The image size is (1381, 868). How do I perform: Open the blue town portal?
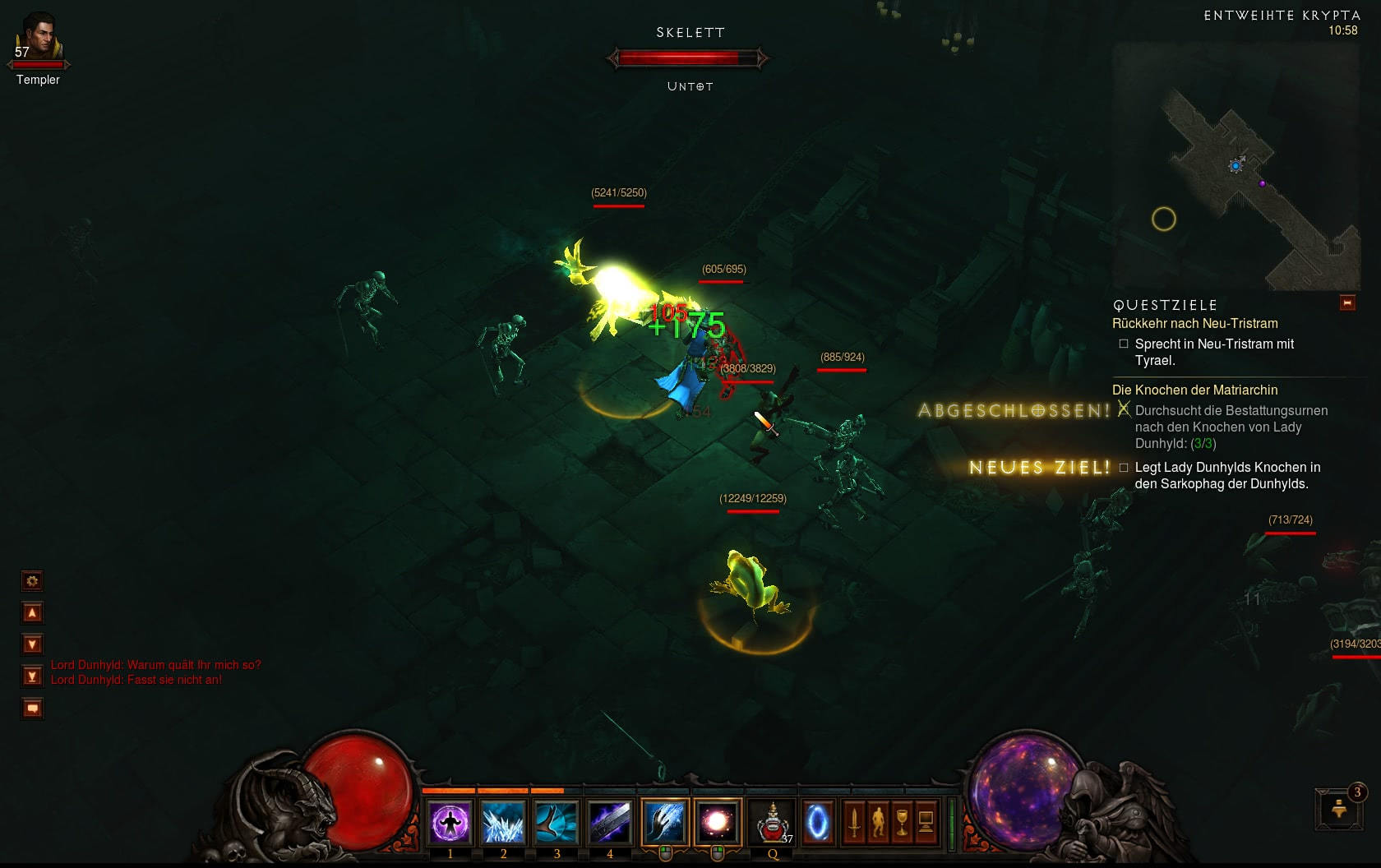point(817,822)
